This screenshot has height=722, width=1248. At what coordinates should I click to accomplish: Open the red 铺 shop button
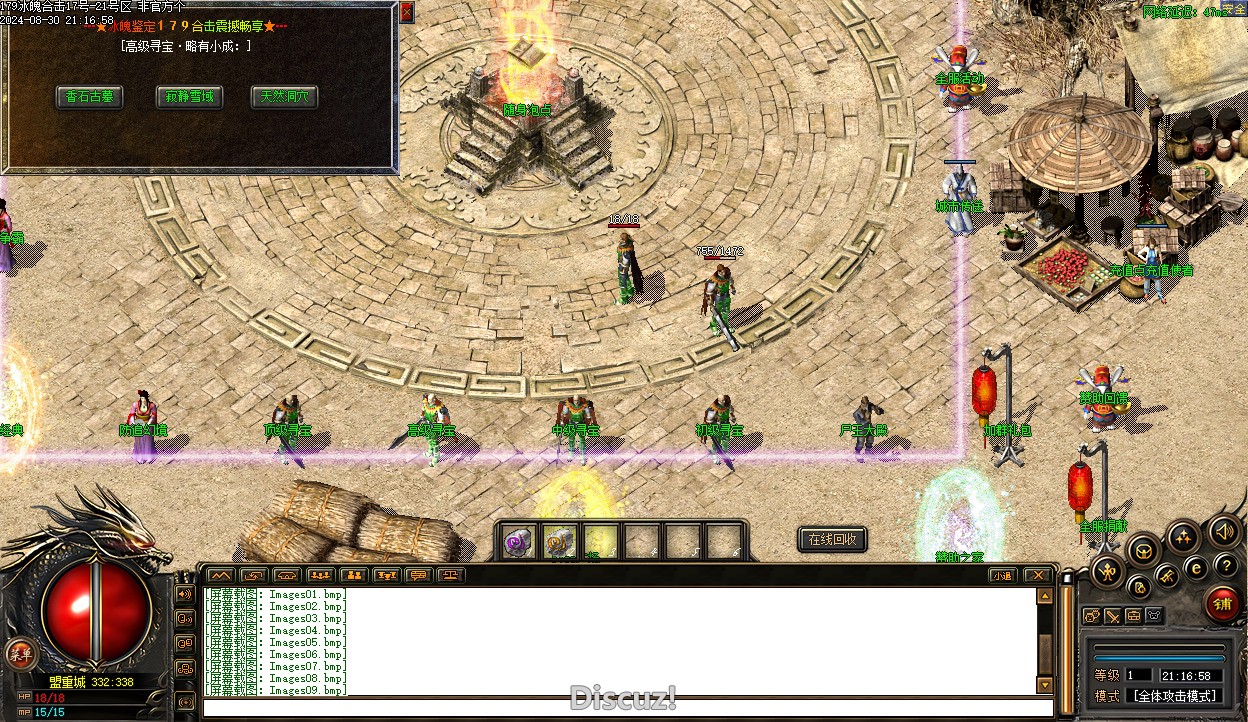(1222, 603)
